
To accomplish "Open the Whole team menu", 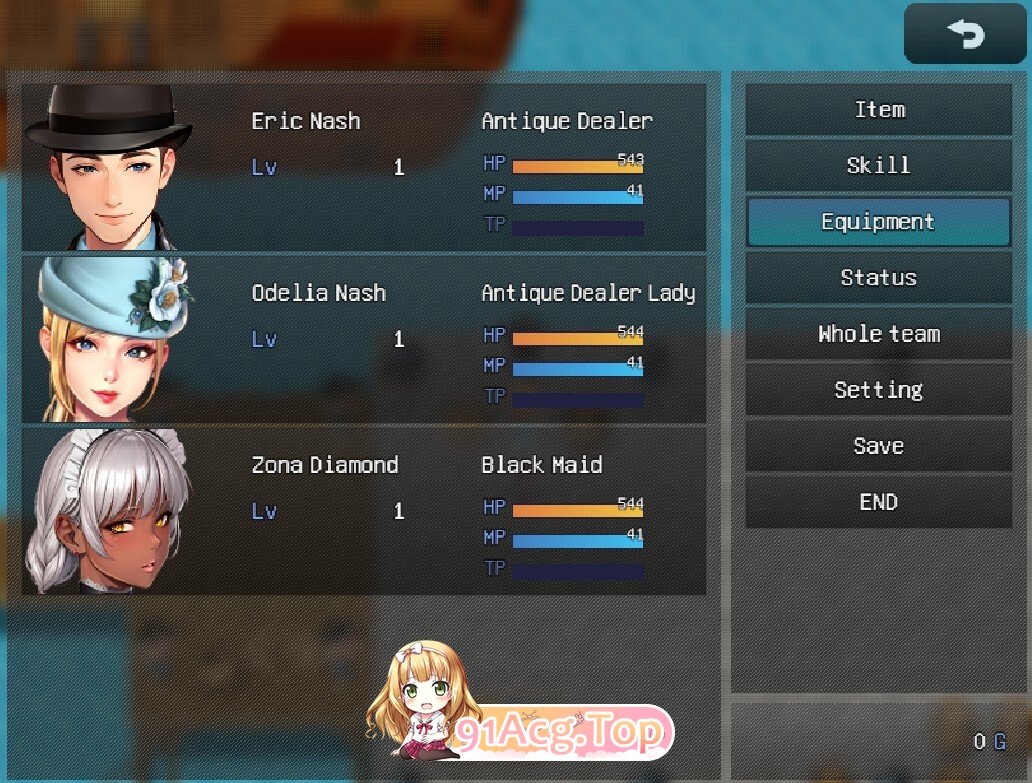I will click(x=878, y=334).
